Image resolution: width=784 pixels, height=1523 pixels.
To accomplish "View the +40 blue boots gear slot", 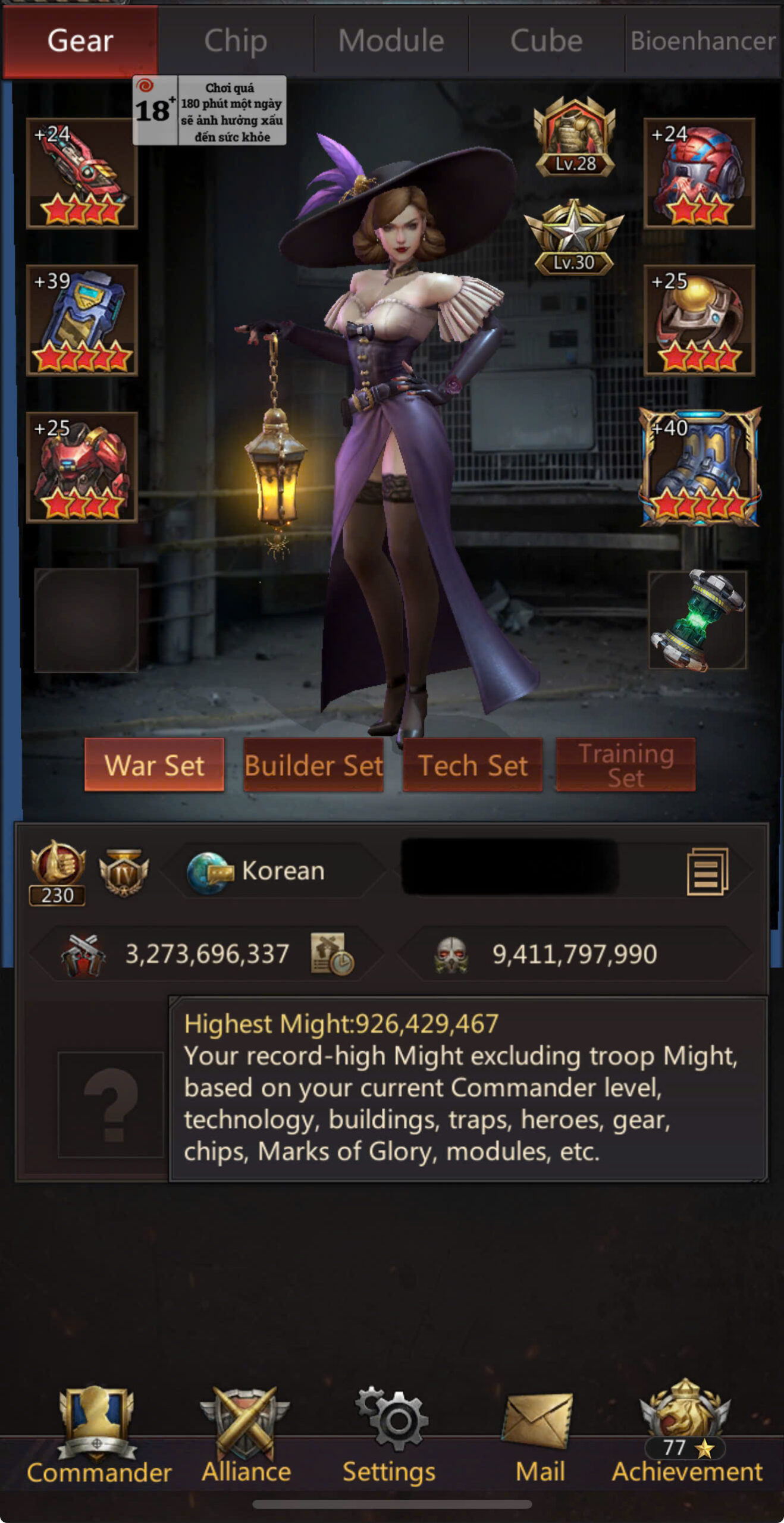I will (700, 467).
